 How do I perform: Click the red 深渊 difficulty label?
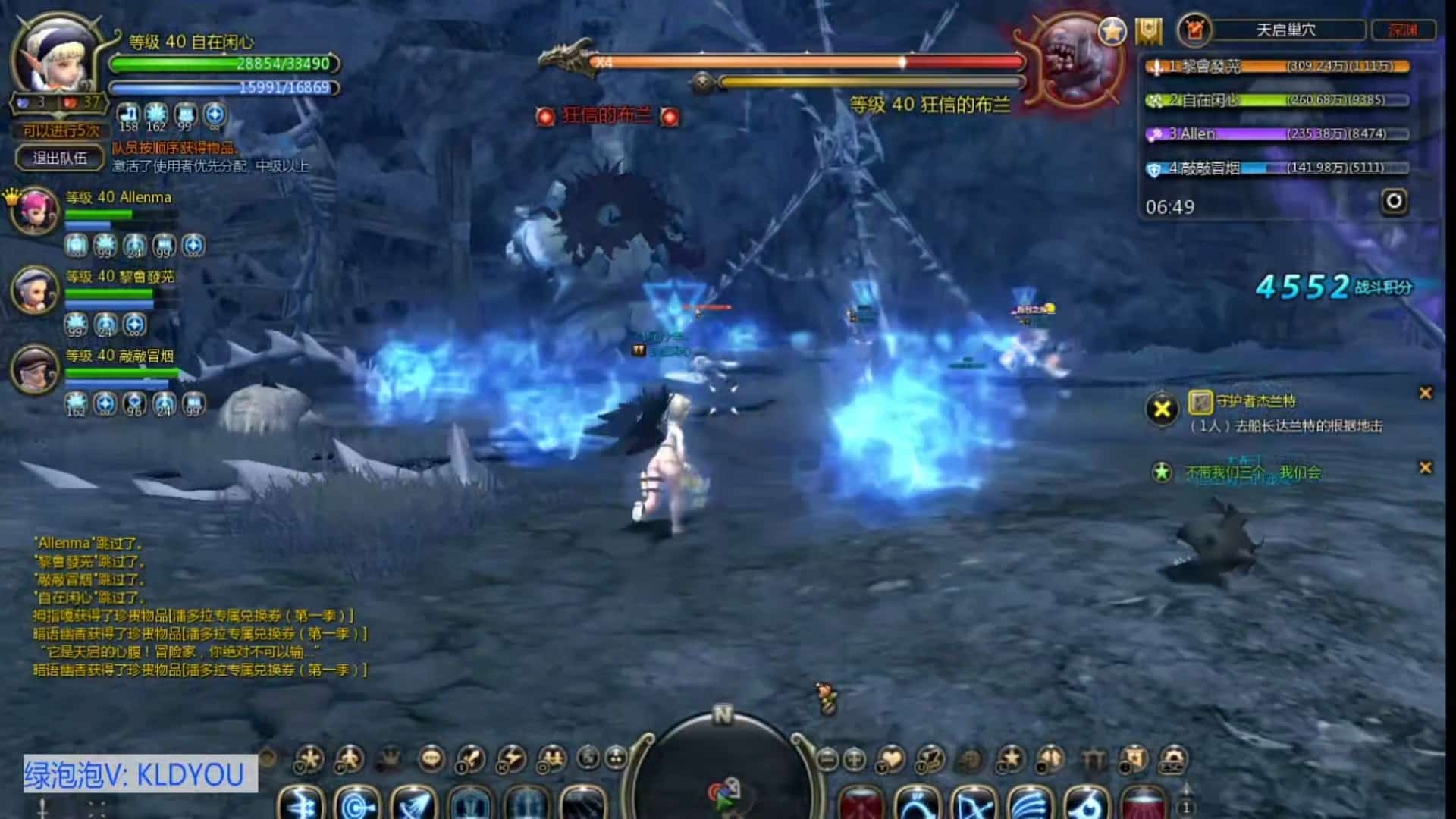(1403, 30)
